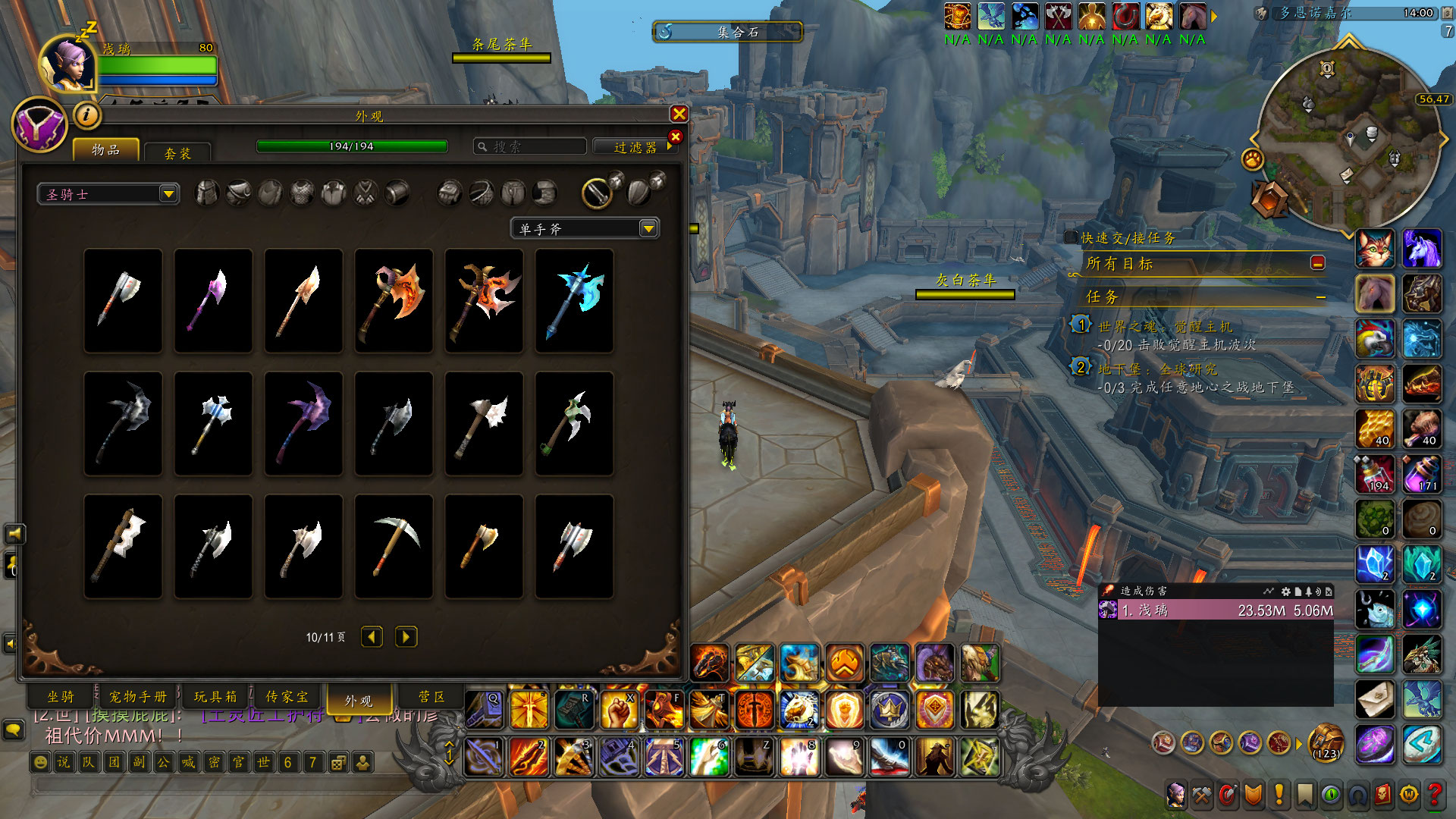Image resolution: width=1456 pixels, height=819 pixels.
Task: Open the 宠物手册 pet journal tab
Action: (x=137, y=696)
